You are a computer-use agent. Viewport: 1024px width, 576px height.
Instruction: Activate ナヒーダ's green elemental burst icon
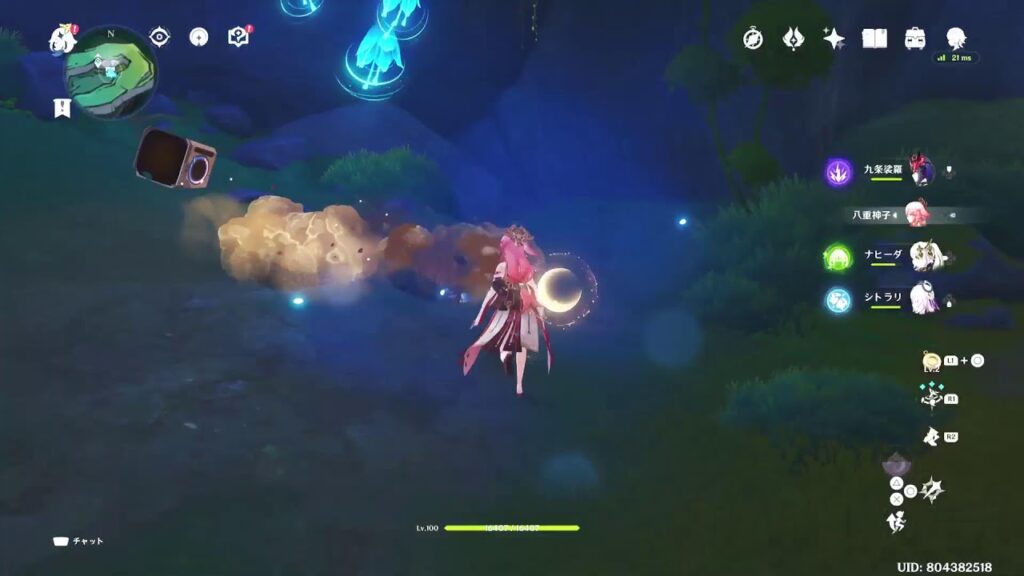click(x=838, y=257)
